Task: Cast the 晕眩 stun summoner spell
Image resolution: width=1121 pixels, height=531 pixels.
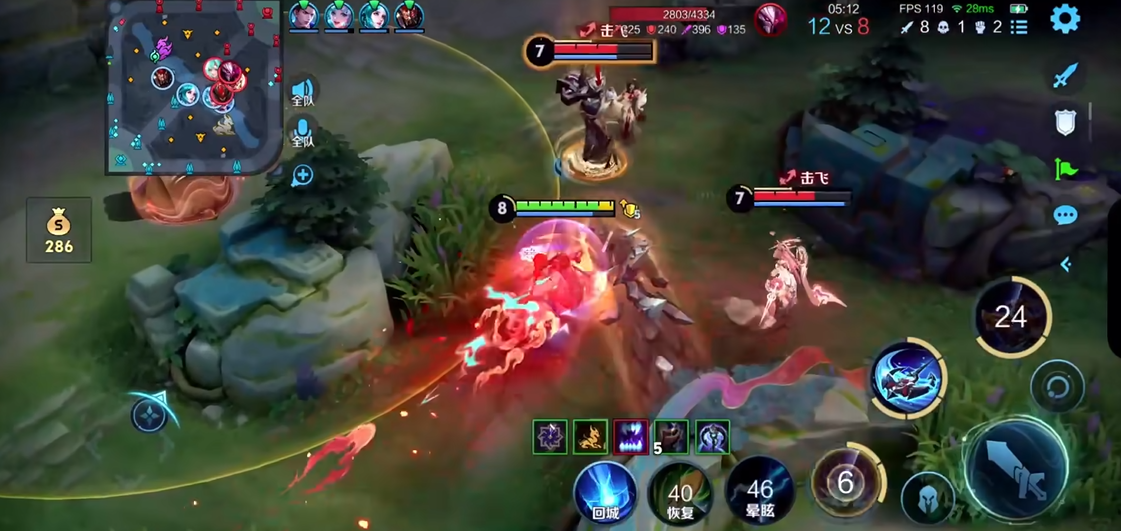Action: [759, 491]
